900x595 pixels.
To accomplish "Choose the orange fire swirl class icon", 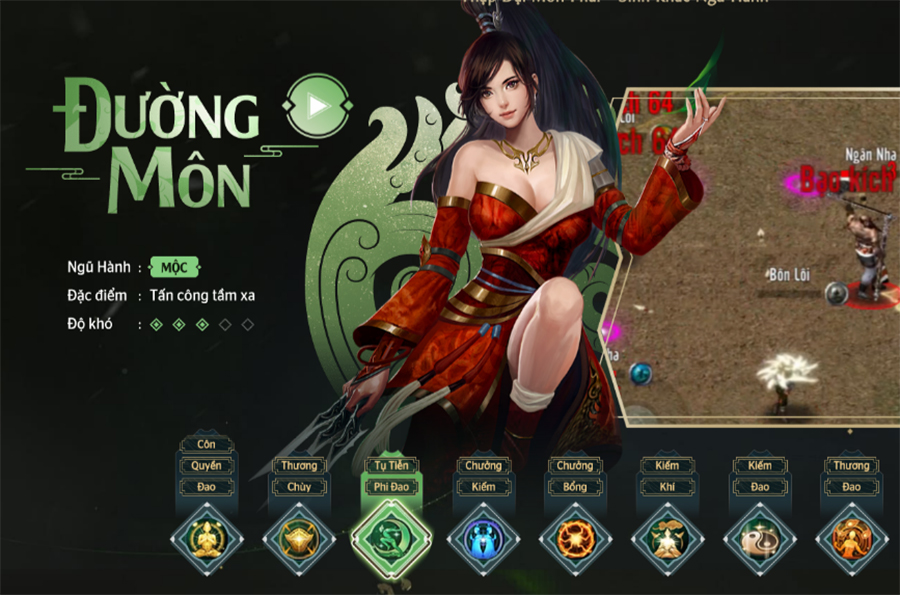I will [x=575, y=539].
